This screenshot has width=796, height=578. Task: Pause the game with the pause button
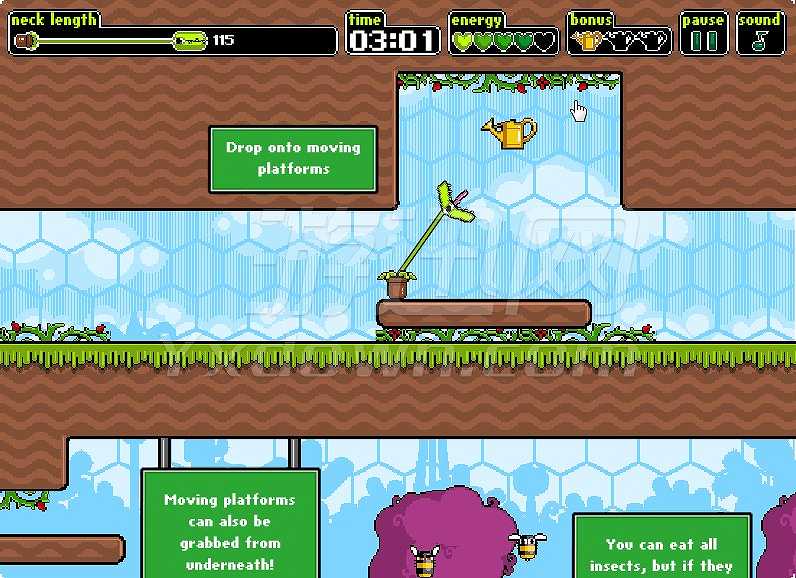pos(704,40)
